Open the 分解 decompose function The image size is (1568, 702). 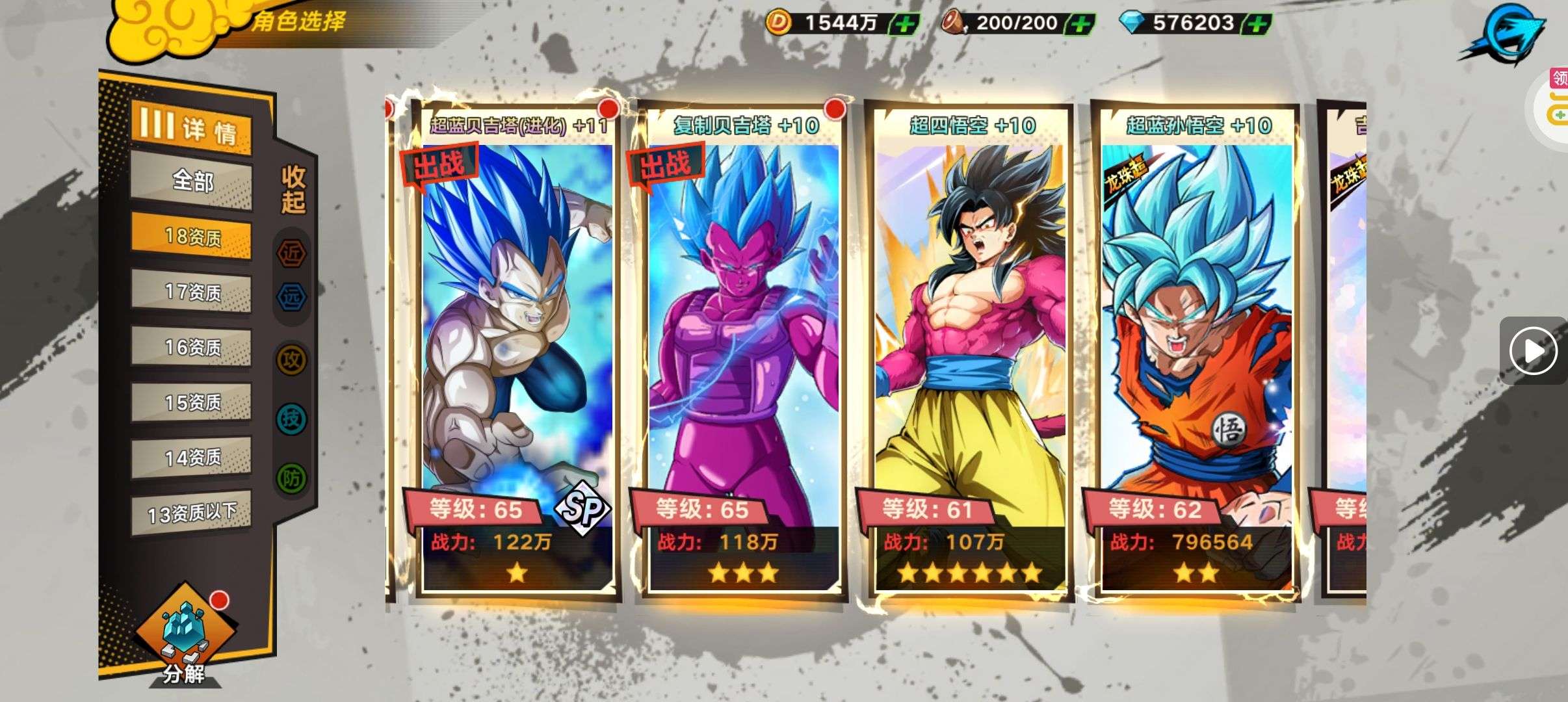click(x=185, y=634)
